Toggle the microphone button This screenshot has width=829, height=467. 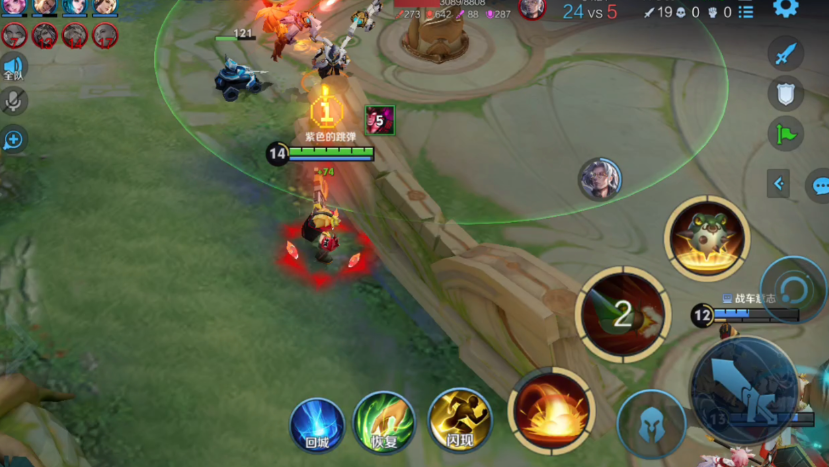coord(13,100)
